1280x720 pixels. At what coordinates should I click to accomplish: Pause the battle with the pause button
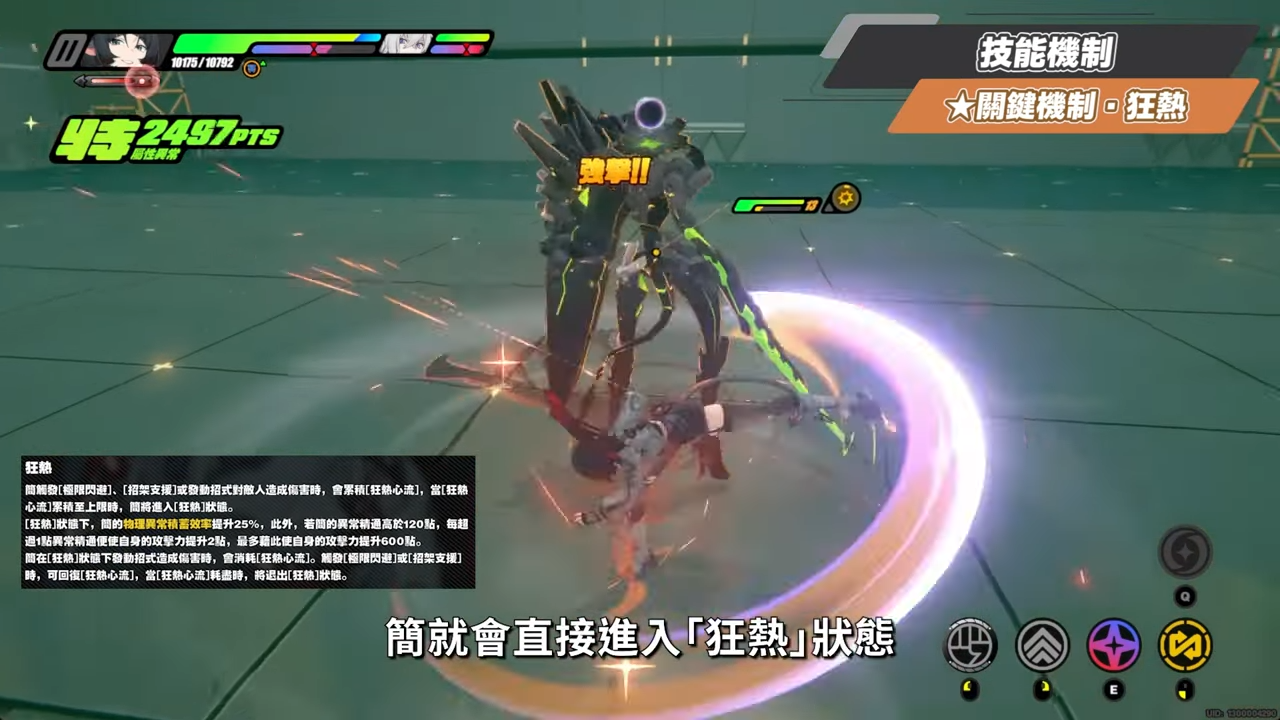(66, 49)
